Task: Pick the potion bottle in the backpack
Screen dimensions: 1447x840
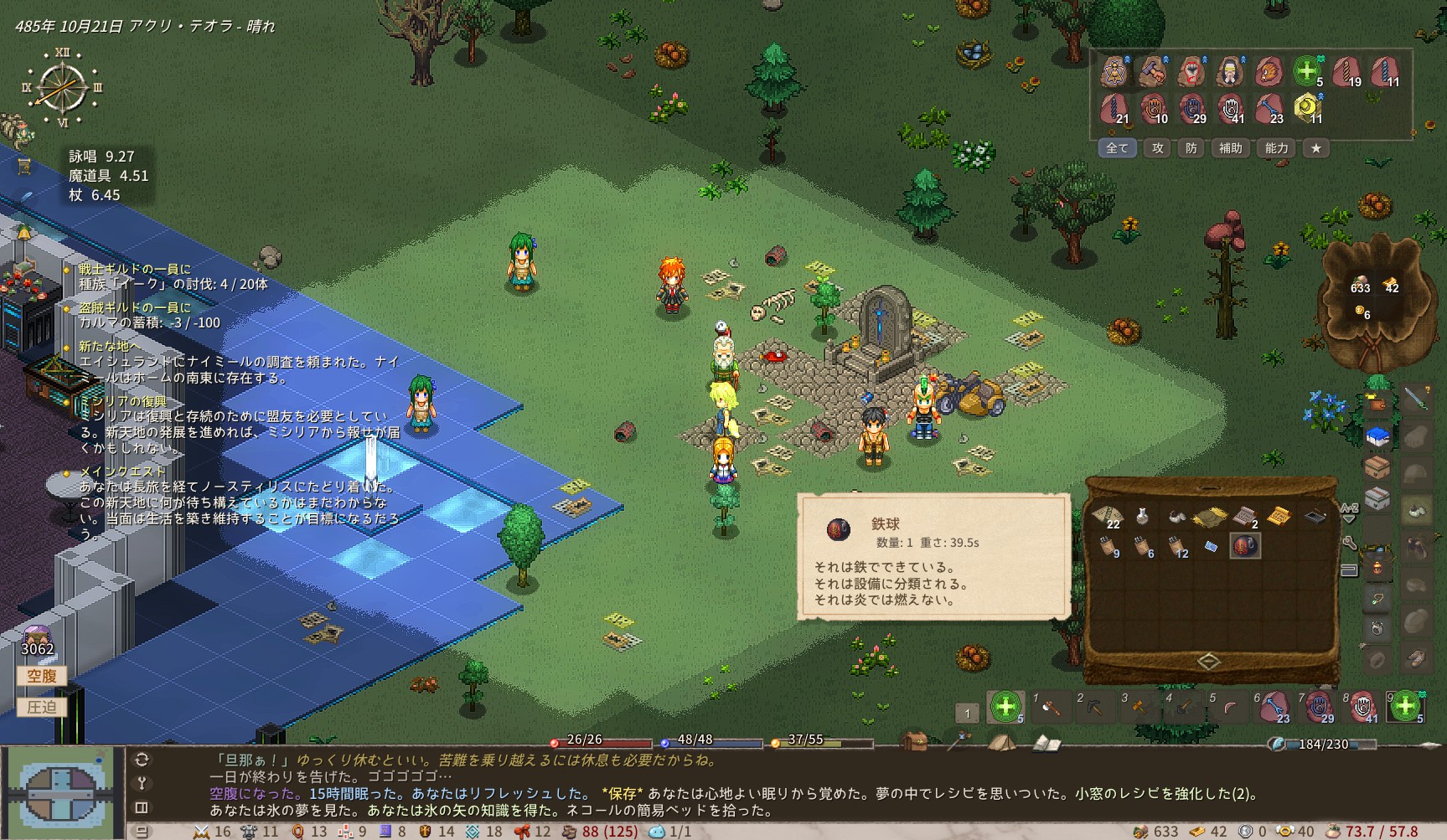Action: (x=1142, y=516)
